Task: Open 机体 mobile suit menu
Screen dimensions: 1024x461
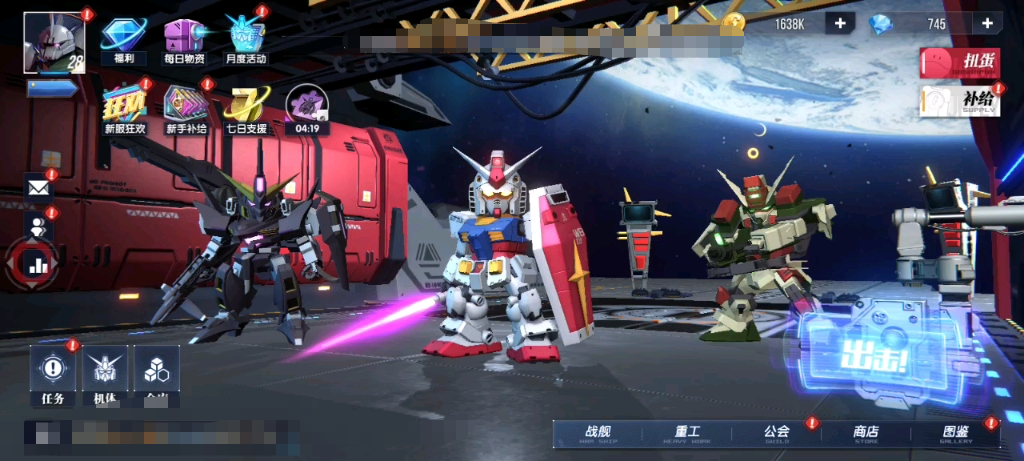Action: click(105, 375)
